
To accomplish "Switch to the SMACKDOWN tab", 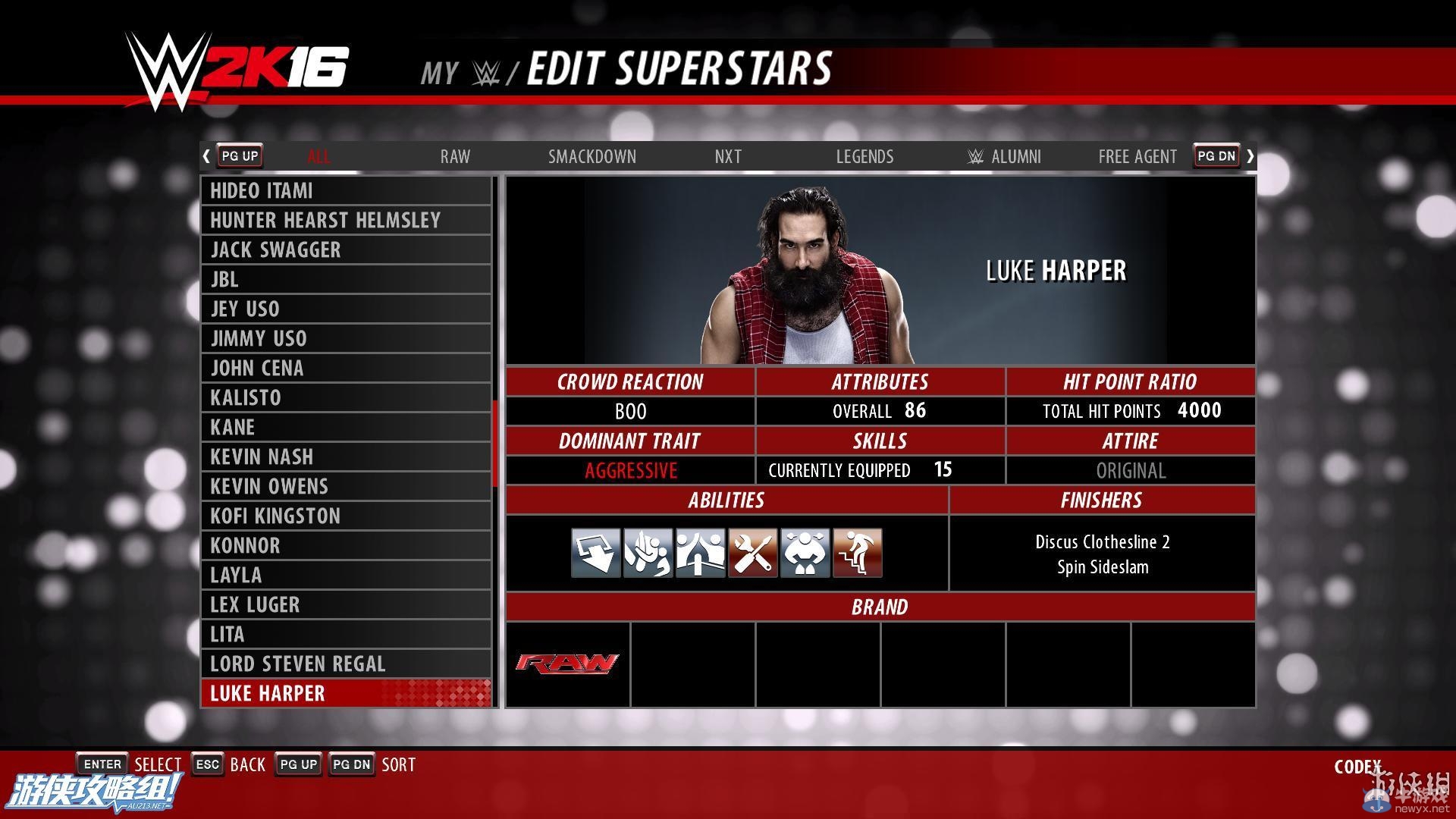I will (x=592, y=156).
